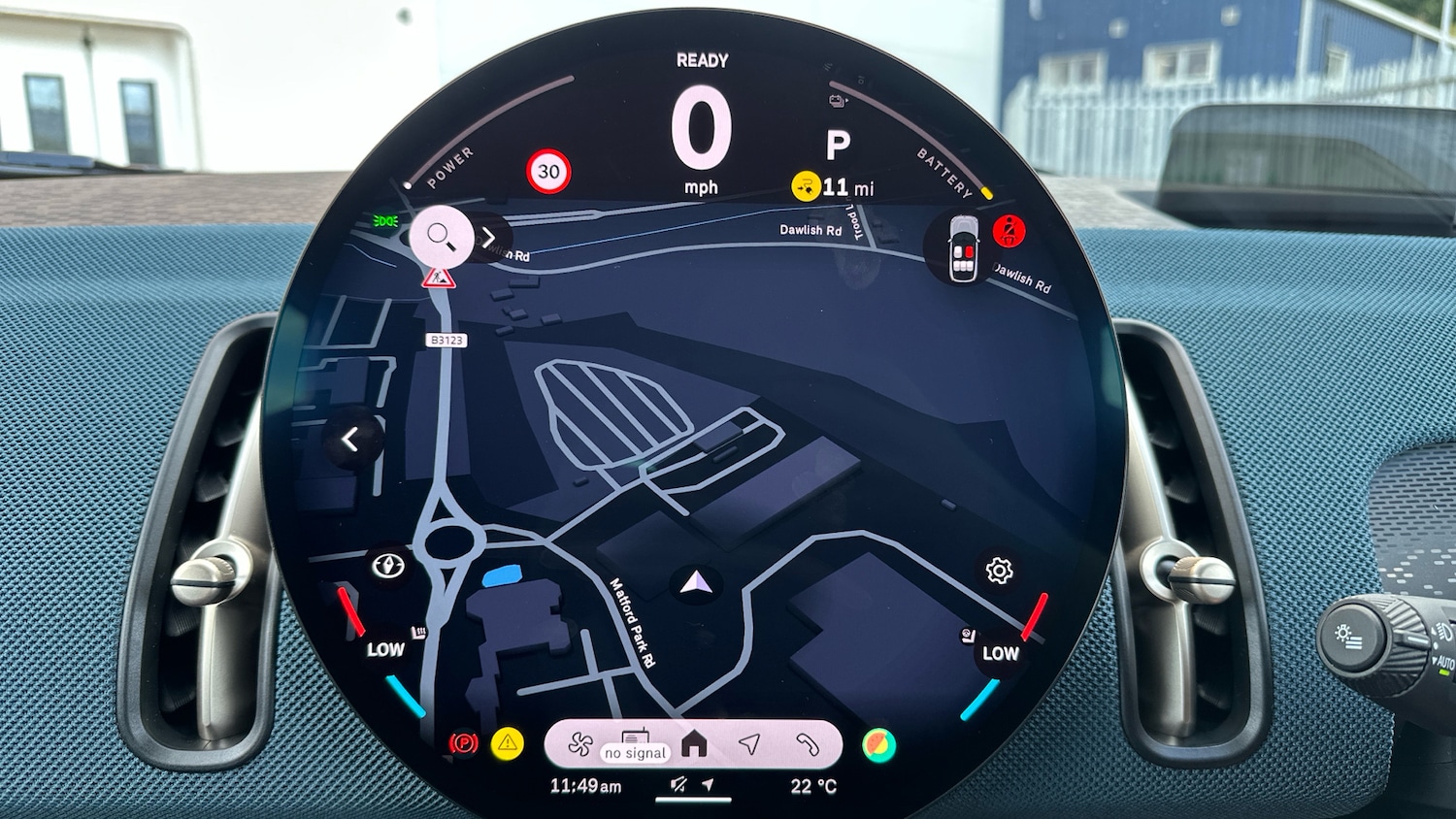Go to the home screen
This screenshot has width=1456, height=819.
click(x=694, y=744)
